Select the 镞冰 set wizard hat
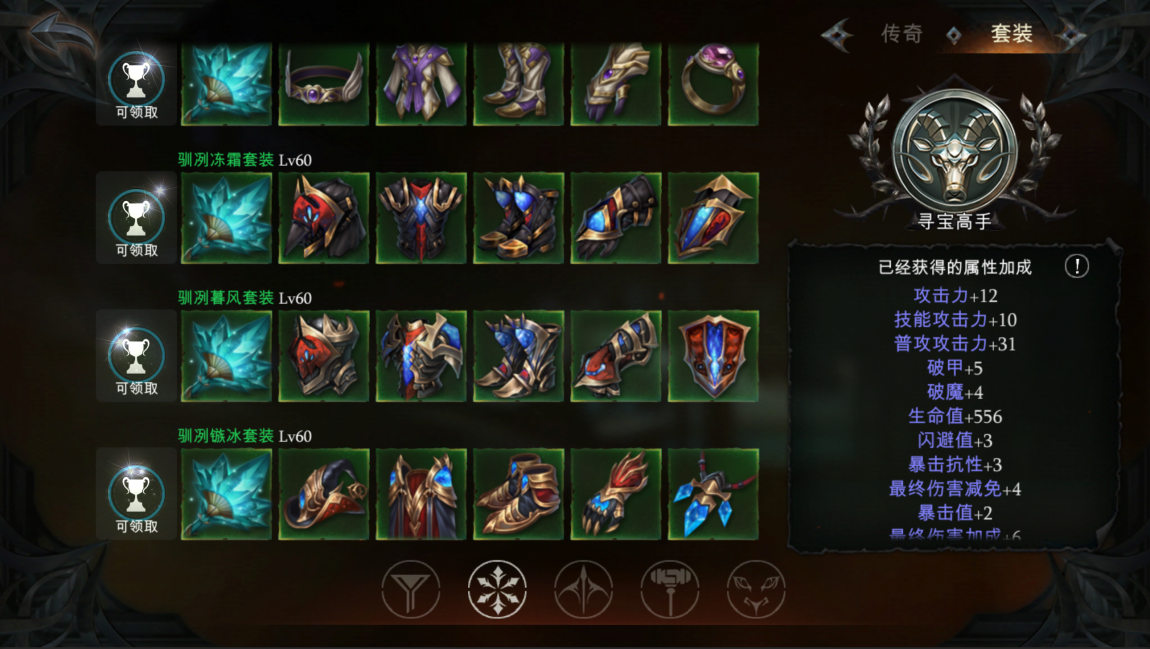 click(324, 494)
